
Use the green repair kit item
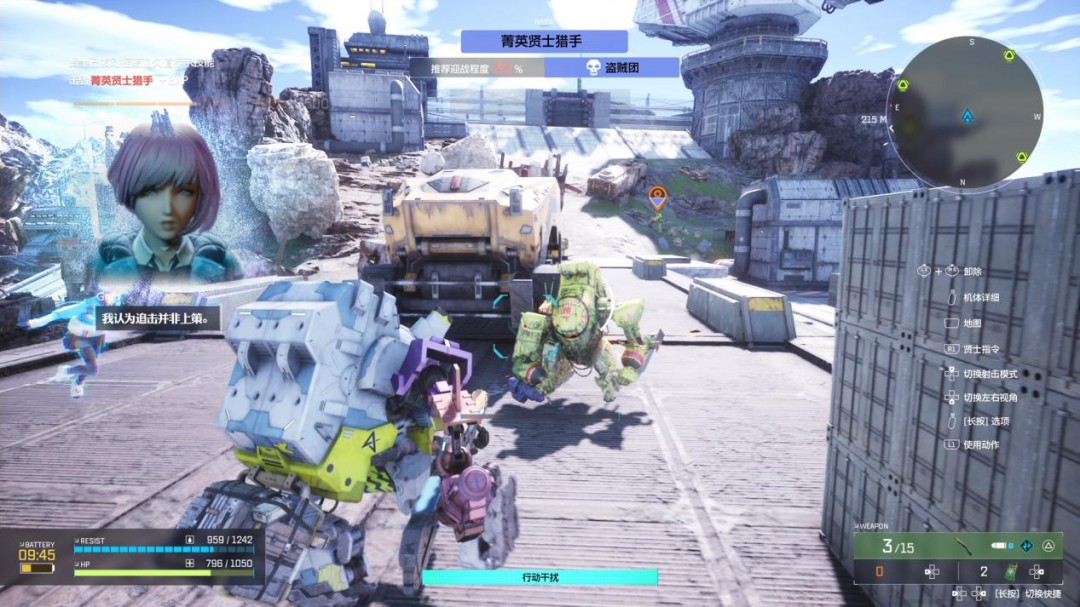pyautogui.click(x=1010, y=572)
